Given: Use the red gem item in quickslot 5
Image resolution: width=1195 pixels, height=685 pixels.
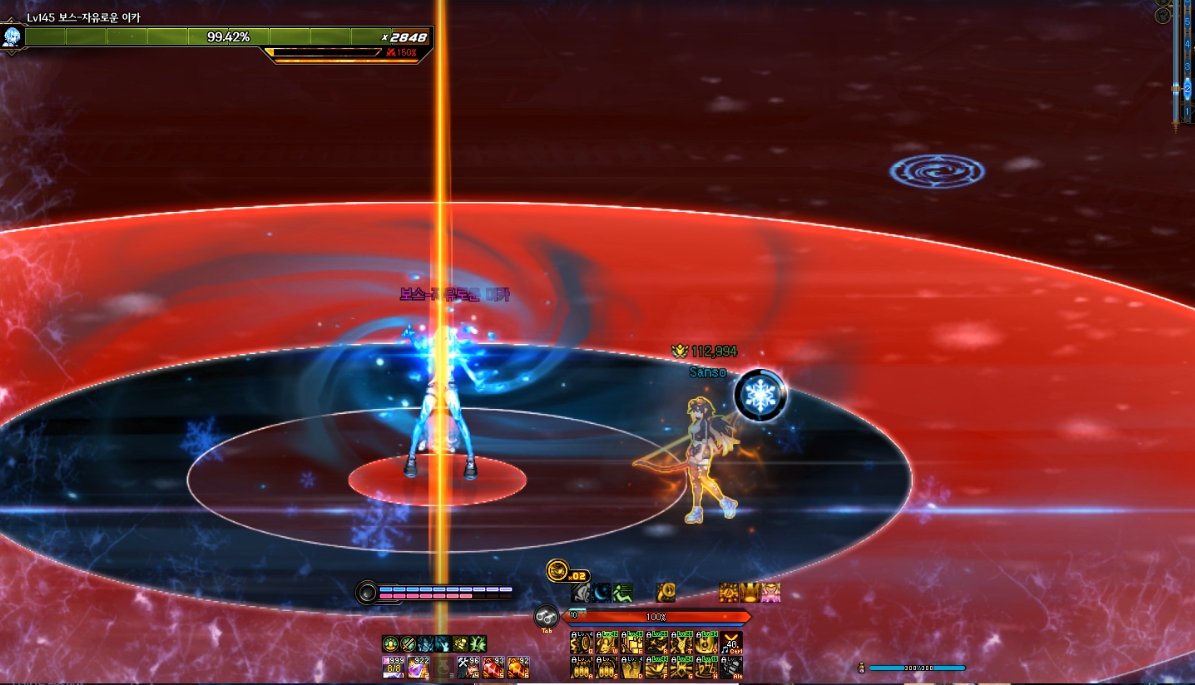Looking at the screenshot, I should [x=493, y=668].
